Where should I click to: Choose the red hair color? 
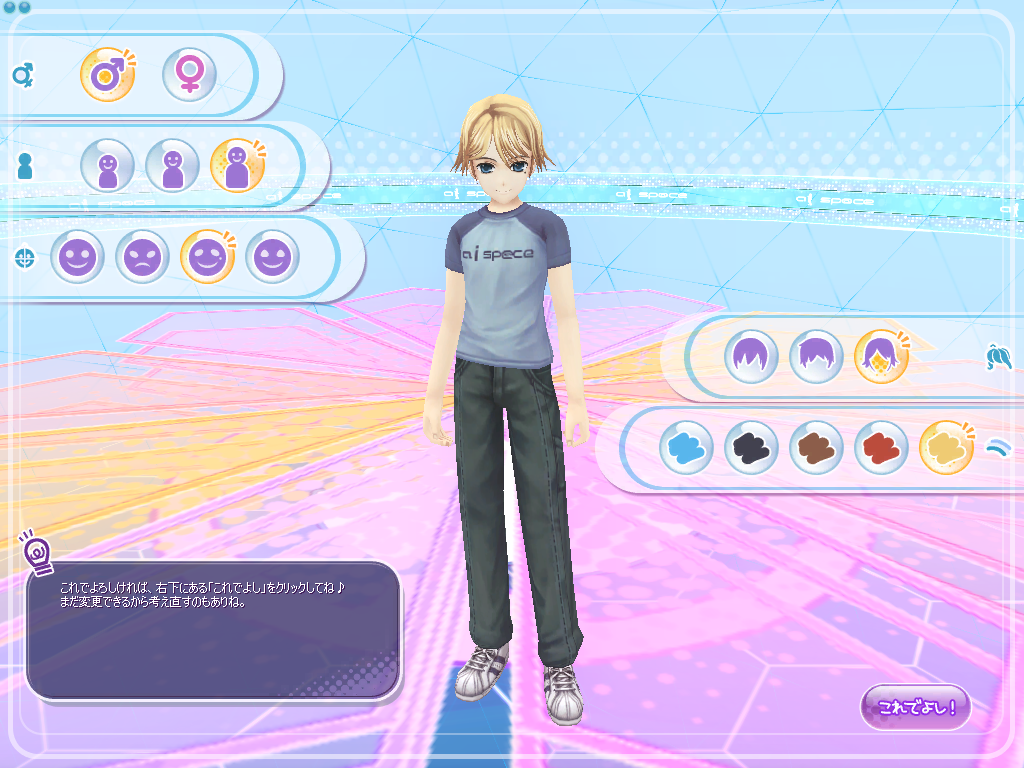(x=881, y=447)
